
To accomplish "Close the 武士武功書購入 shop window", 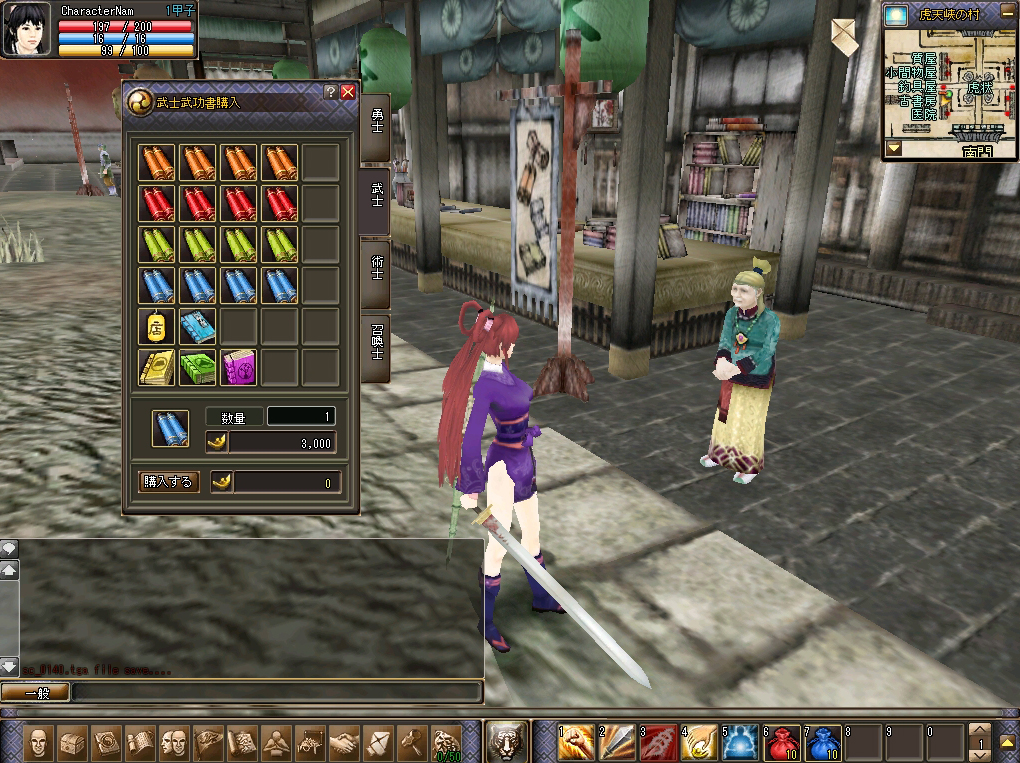I will tap(348, 91).
